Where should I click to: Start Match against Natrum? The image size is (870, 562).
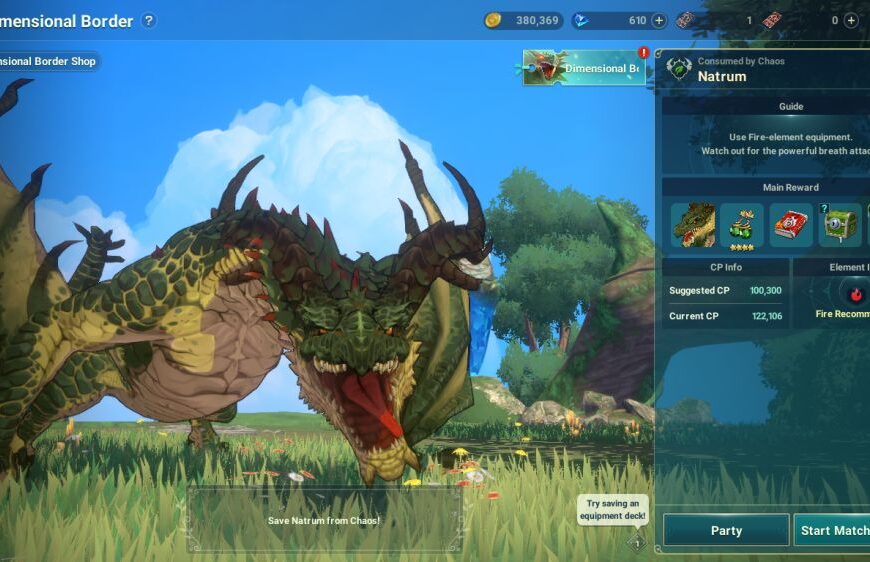(833, 530)
